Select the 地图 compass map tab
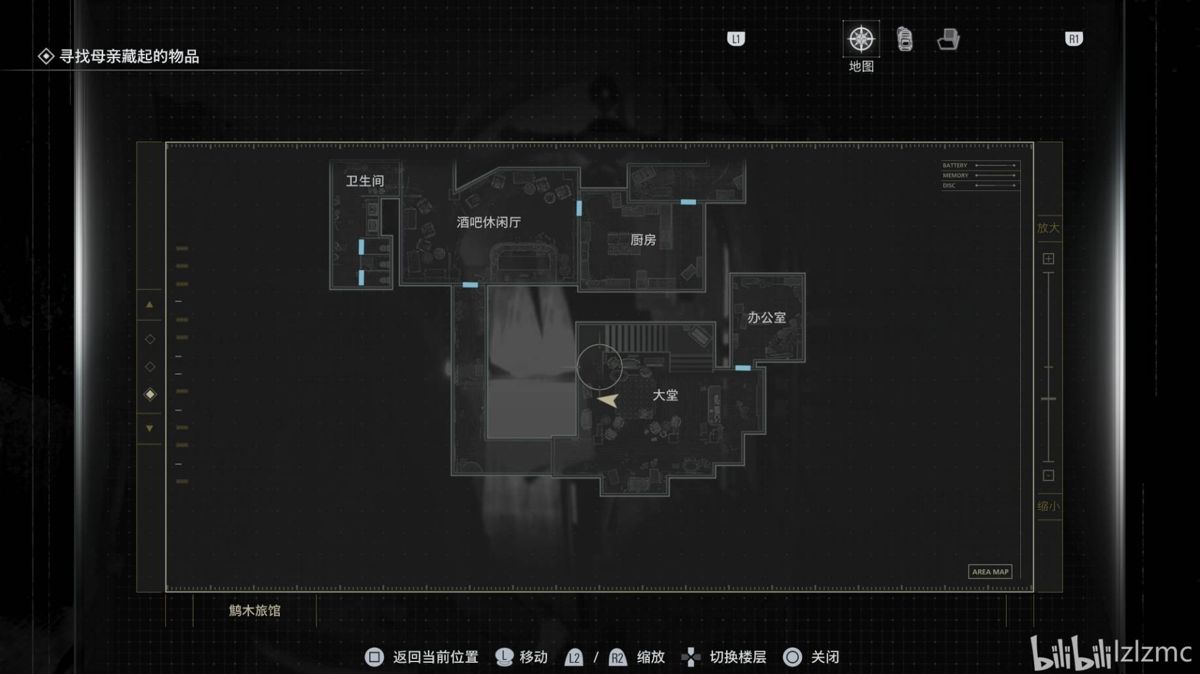This screenshot has width=1200, height=674. [x=860, y=40]
